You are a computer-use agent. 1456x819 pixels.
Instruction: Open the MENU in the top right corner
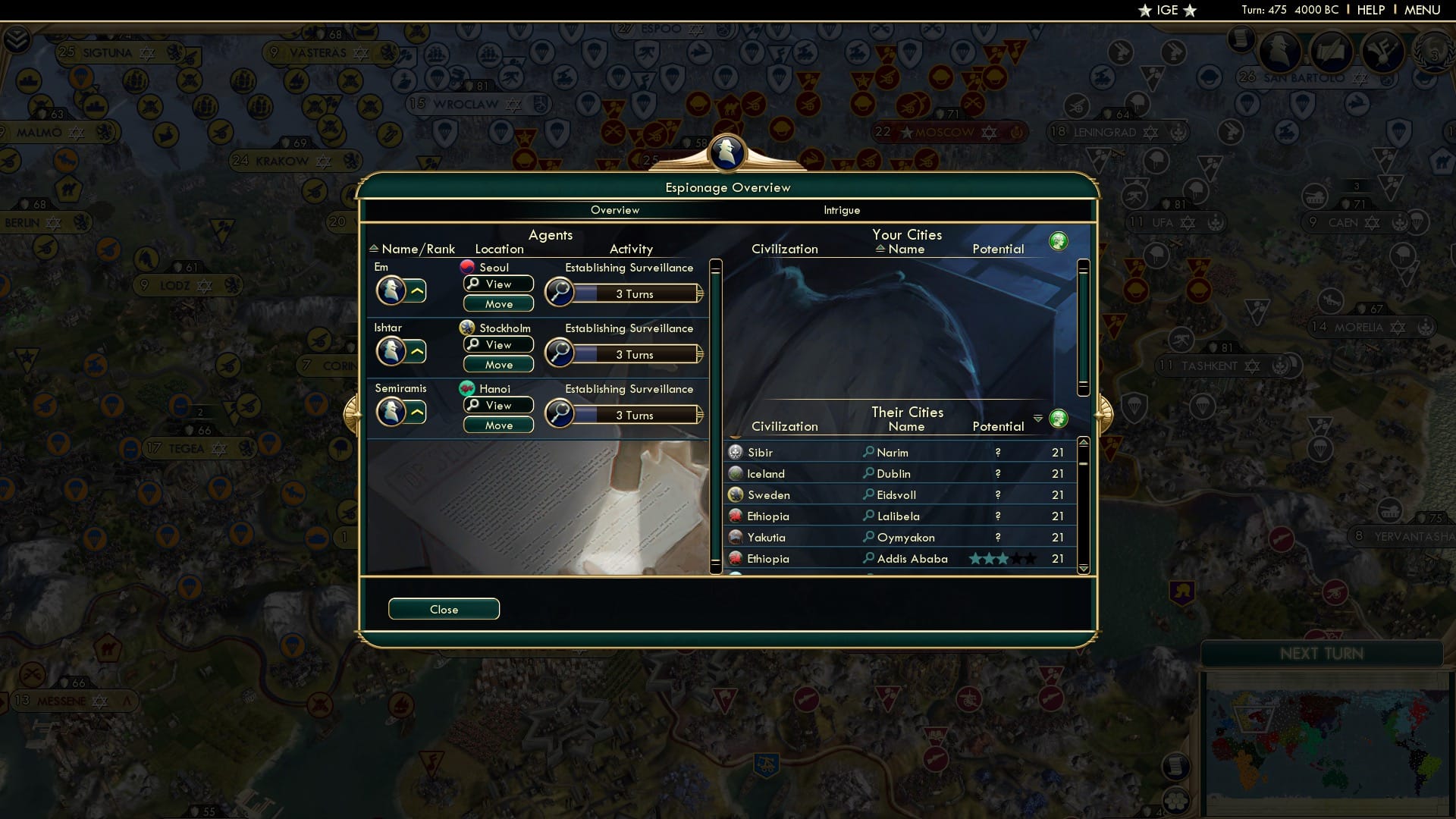1423,10
